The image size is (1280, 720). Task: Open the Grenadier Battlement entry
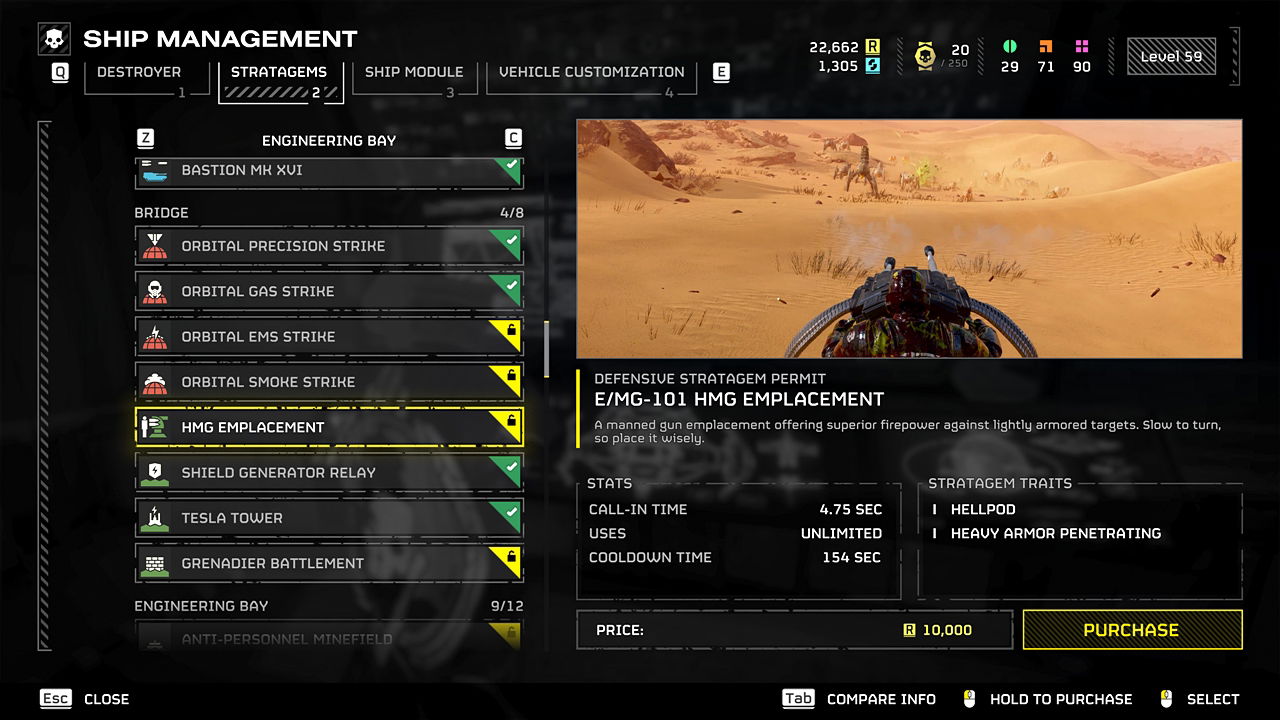tap(328, 563)
